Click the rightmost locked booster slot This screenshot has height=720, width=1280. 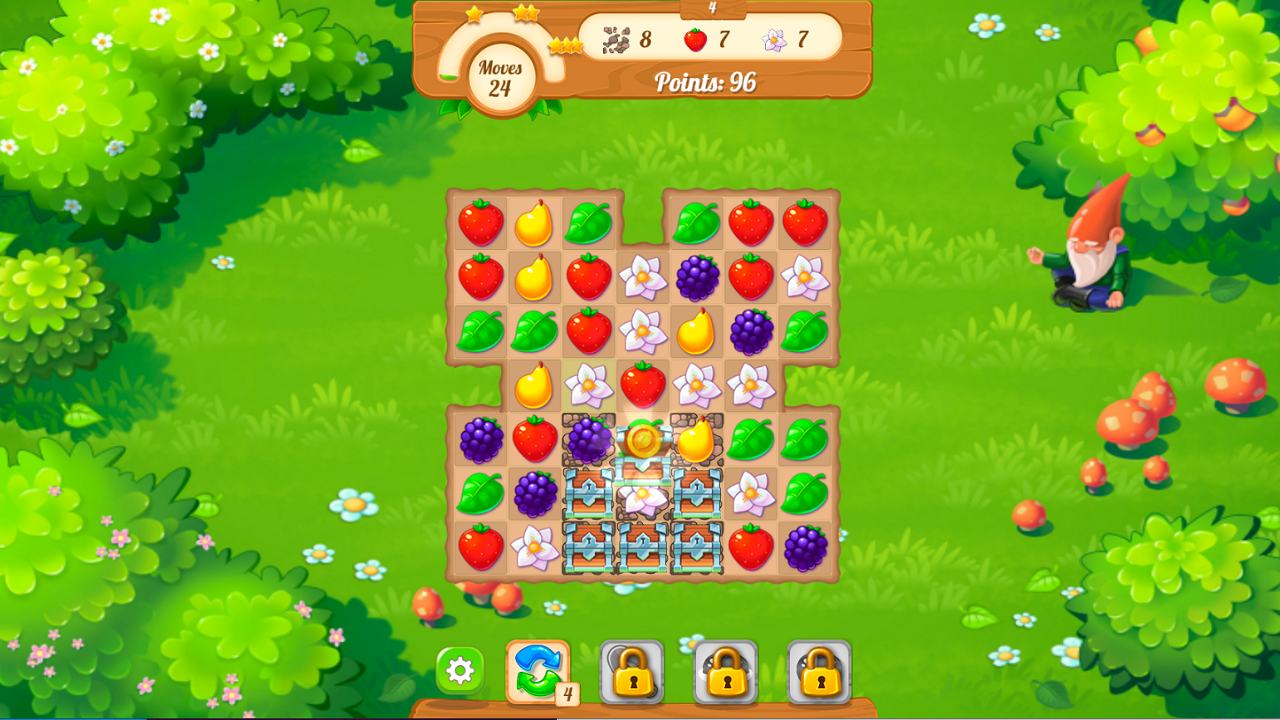[x=818, y=673]
